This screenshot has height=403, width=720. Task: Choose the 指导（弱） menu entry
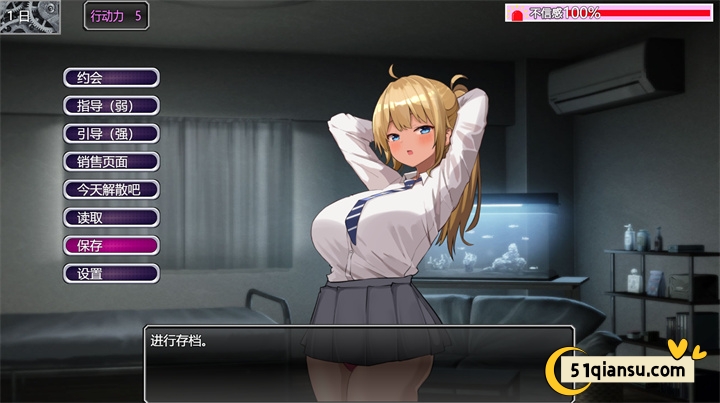pos(111,105)
